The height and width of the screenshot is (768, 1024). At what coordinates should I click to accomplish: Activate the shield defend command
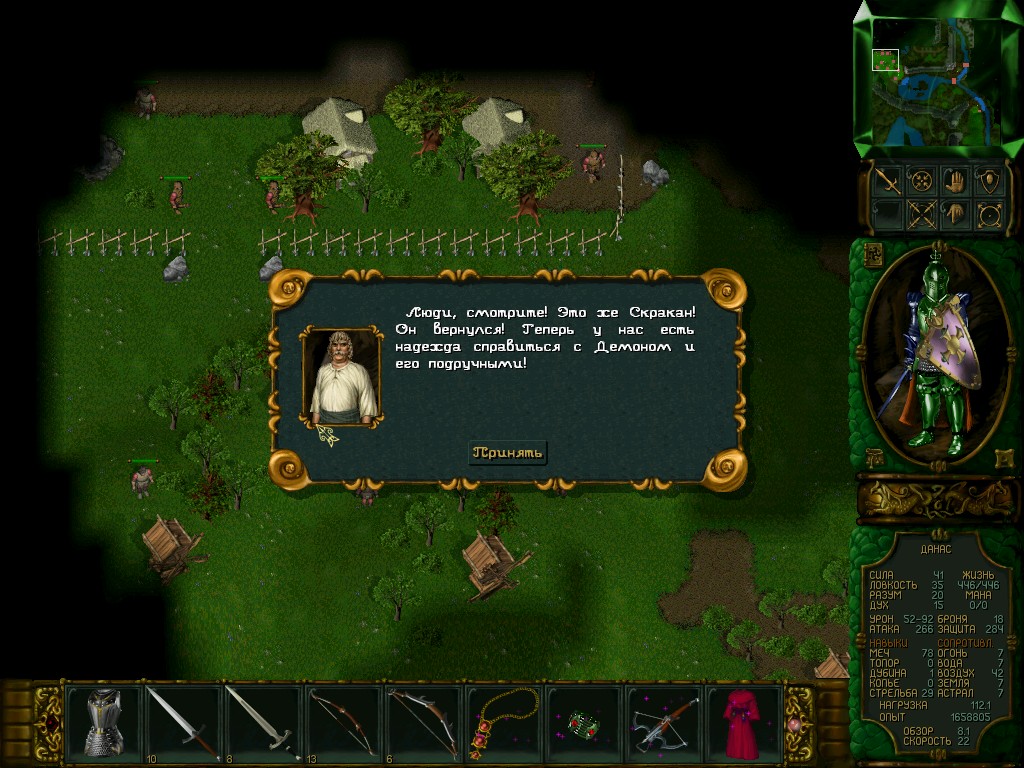pyautogui.click(x=989, y=181)
